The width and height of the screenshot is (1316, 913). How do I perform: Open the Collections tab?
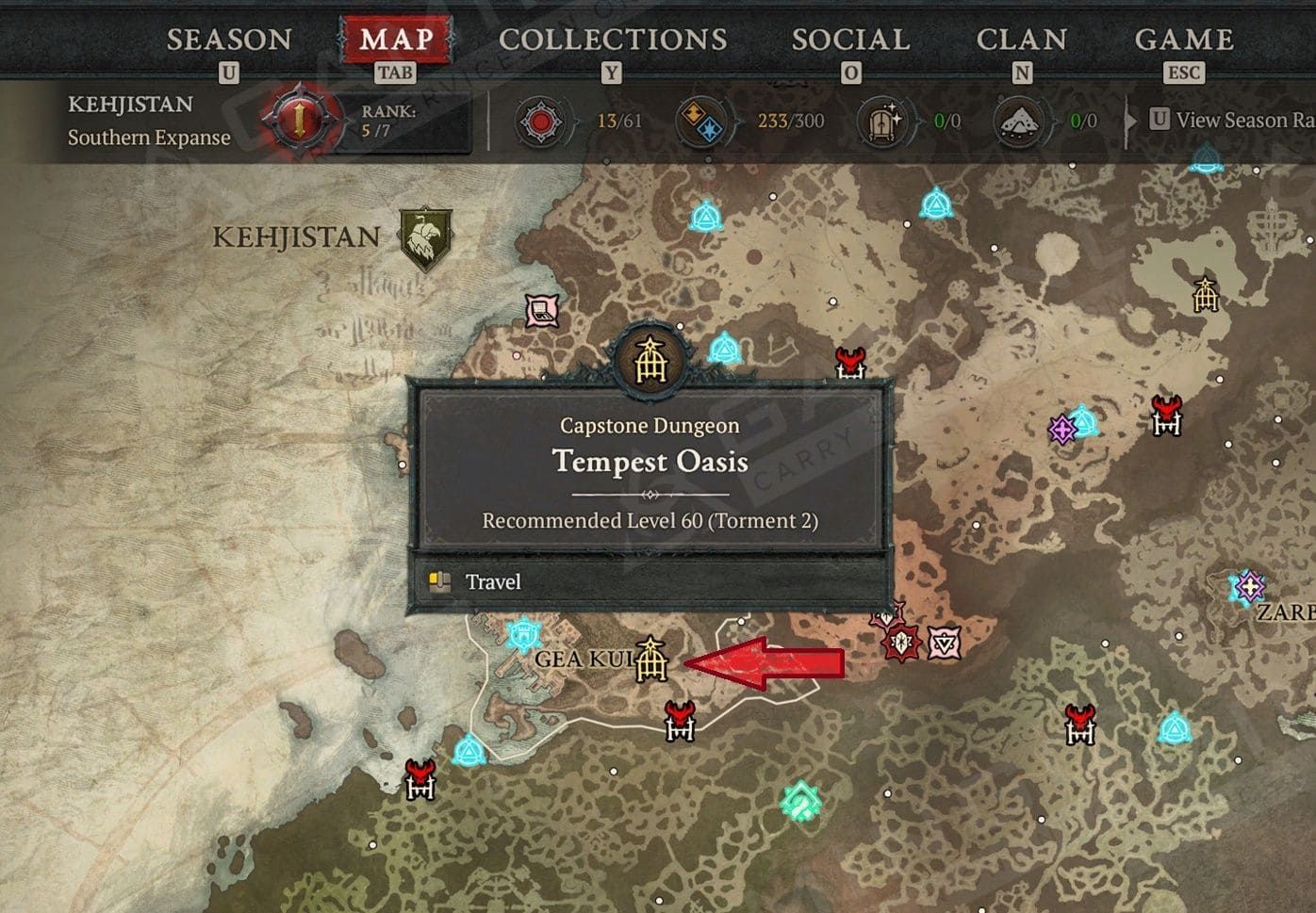pos(613,40)
